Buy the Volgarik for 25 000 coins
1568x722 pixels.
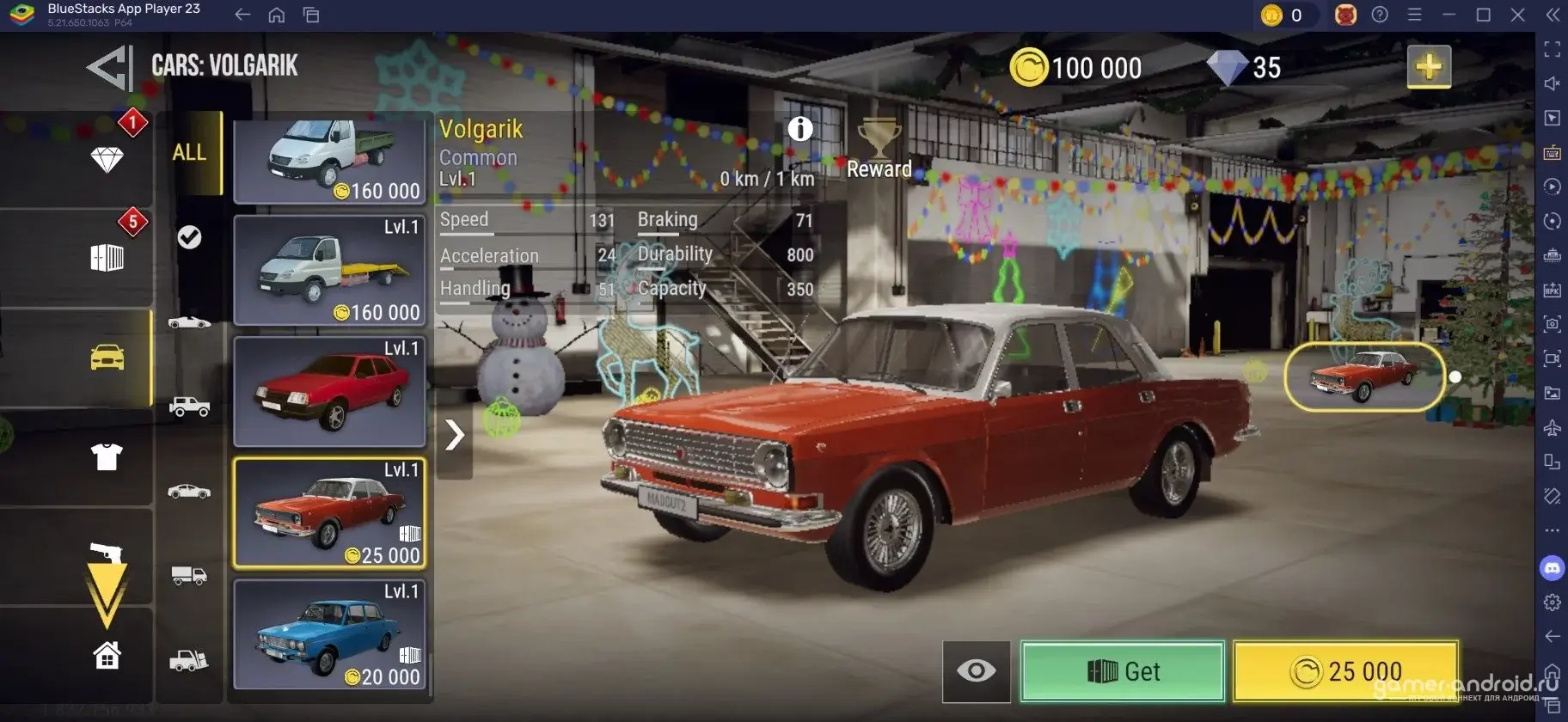click(x=1345, y=670)
